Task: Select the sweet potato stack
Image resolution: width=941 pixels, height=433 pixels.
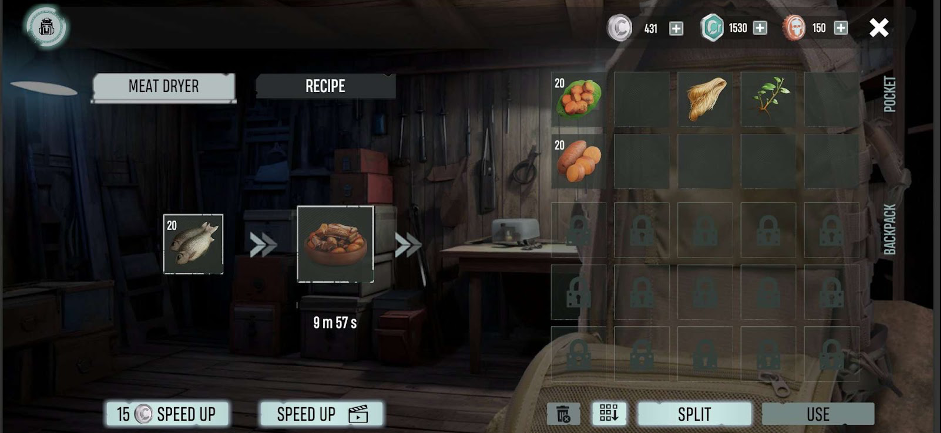Action: (x=579, y=162)
